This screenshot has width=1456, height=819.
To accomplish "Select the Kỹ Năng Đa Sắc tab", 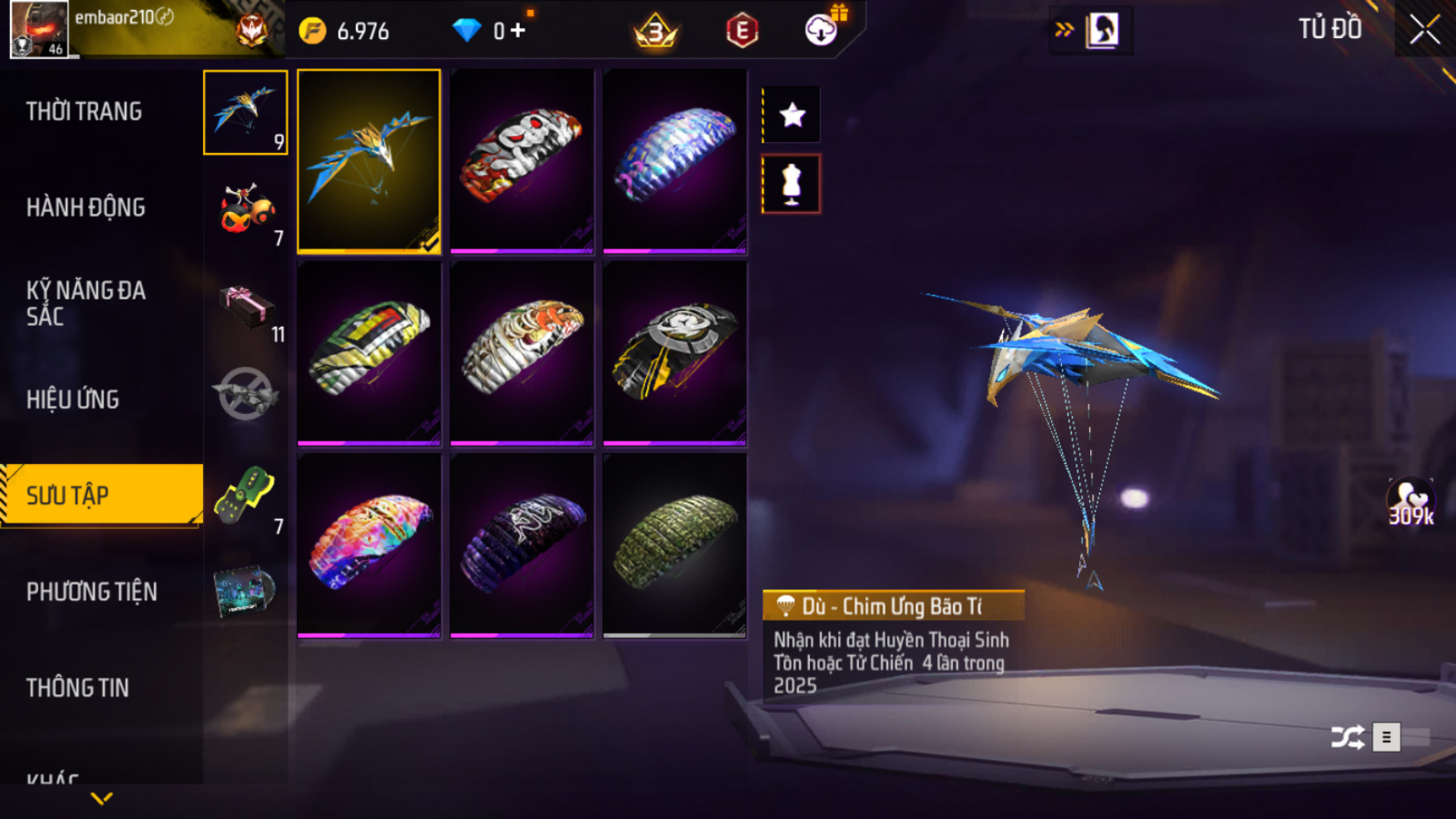I will tap(86, 303).
